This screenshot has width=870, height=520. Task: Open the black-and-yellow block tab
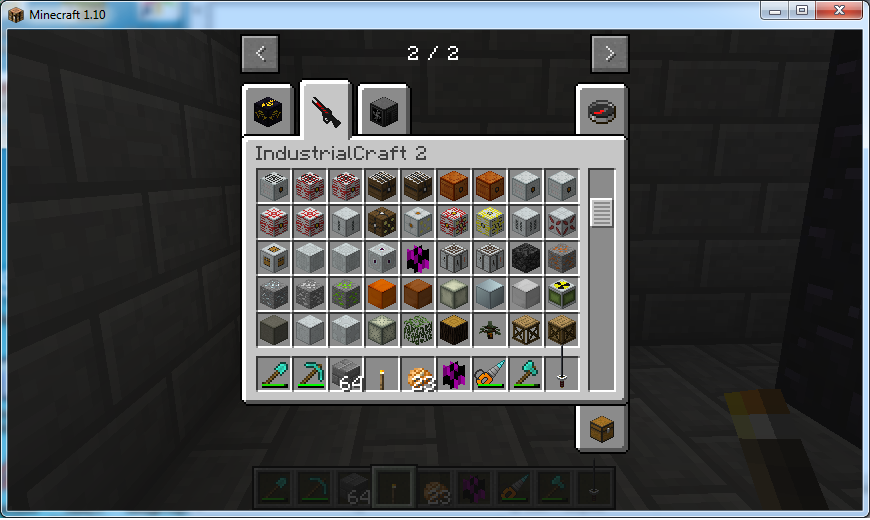pos(268,110)
